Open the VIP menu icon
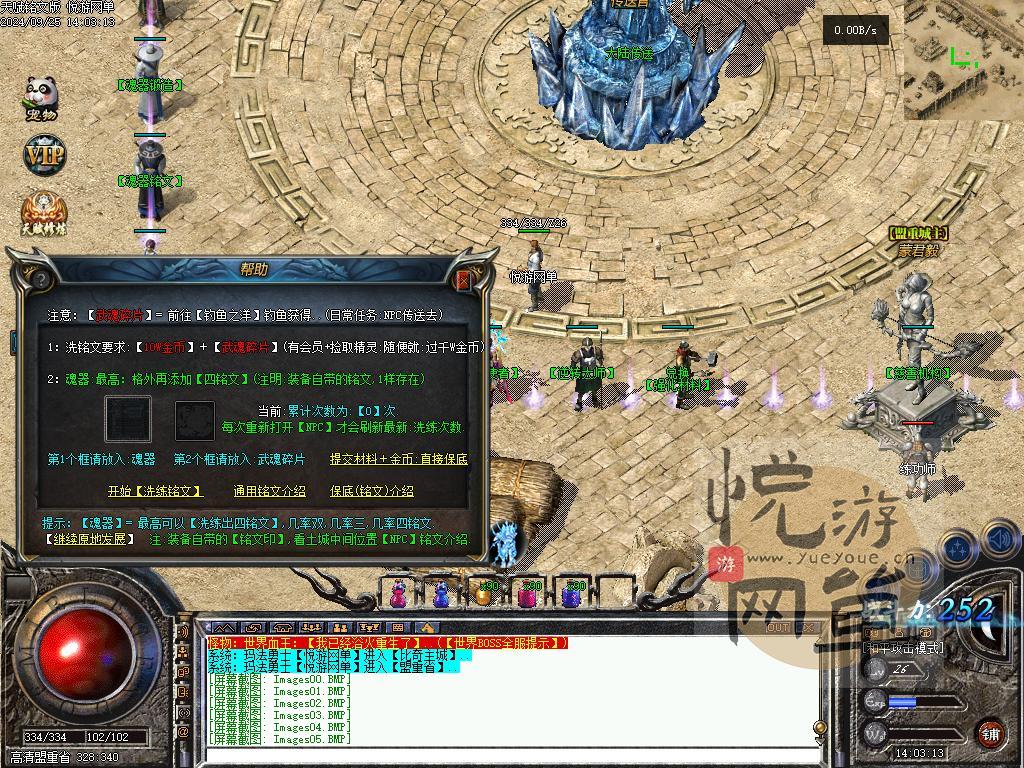The width and height of the screenshot is (1024, 768). point(44,156)
